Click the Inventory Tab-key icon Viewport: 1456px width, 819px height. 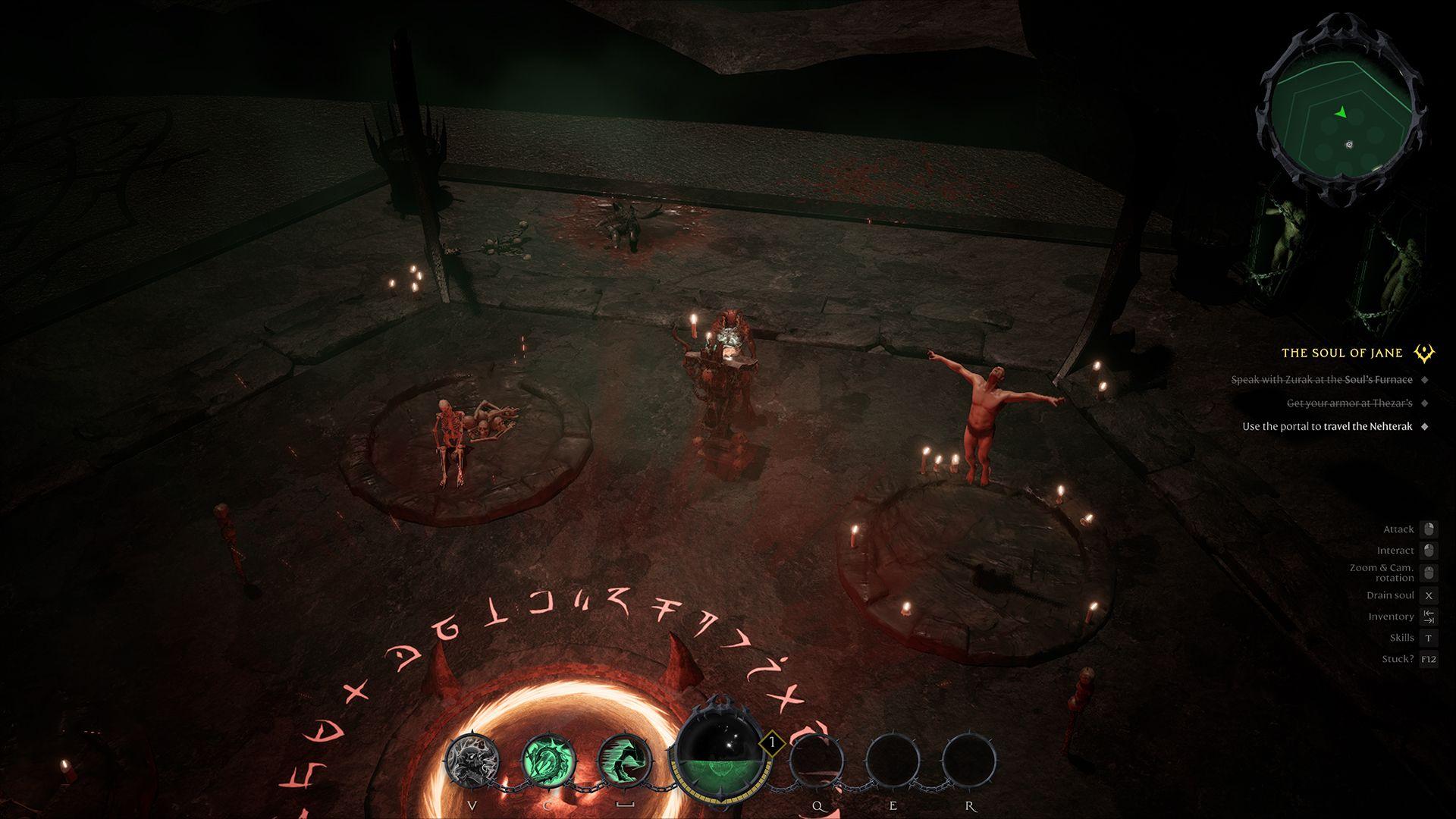pos(1429,617)
